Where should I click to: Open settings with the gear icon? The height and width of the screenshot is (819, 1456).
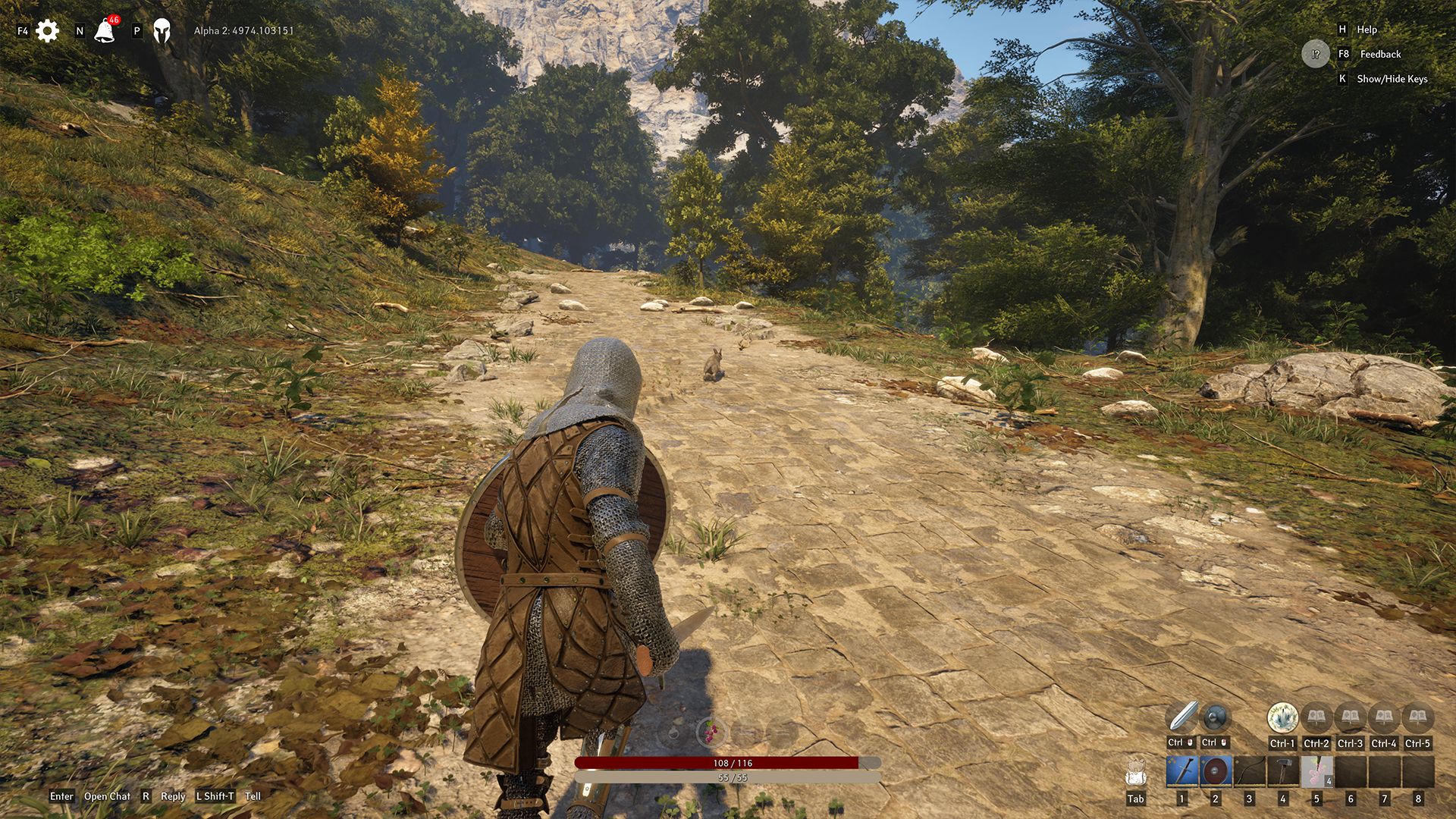tap(47, 31)
